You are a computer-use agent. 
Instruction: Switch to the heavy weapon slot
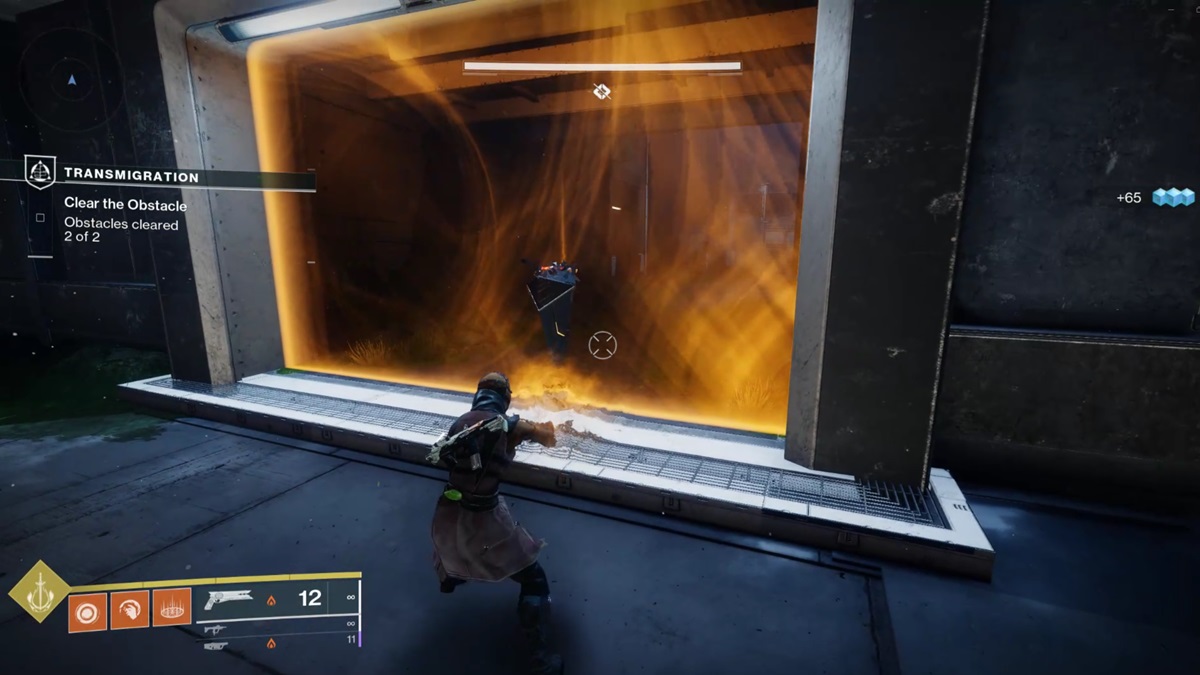point(215,646)
